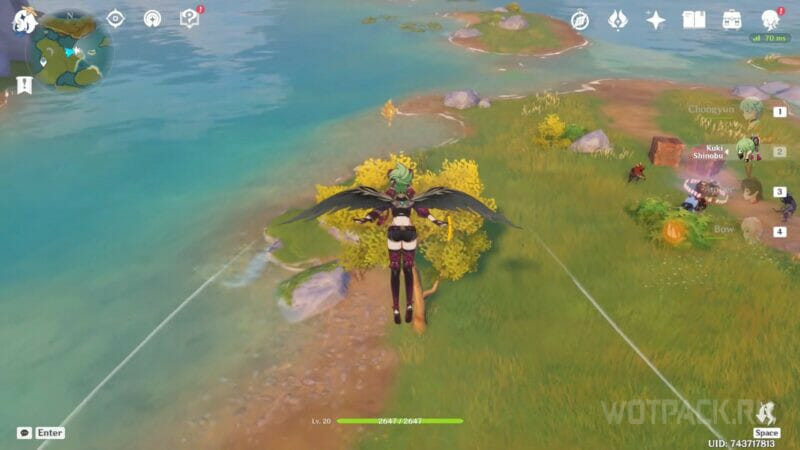Open the Adventurer Handbook book icon
This screenshot has width=800, height=450.
point(694,20)
